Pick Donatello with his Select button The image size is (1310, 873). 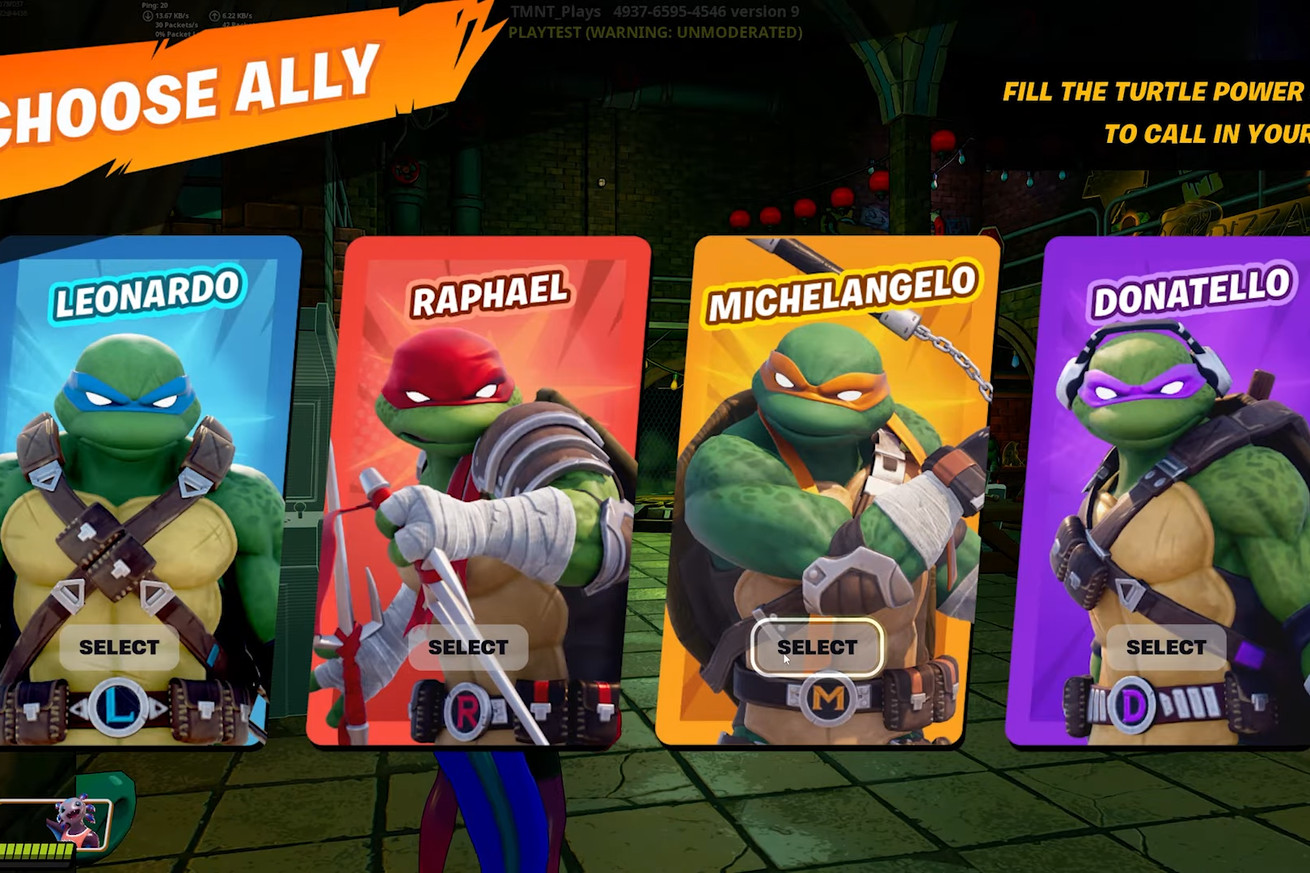tap(1166, 647)
